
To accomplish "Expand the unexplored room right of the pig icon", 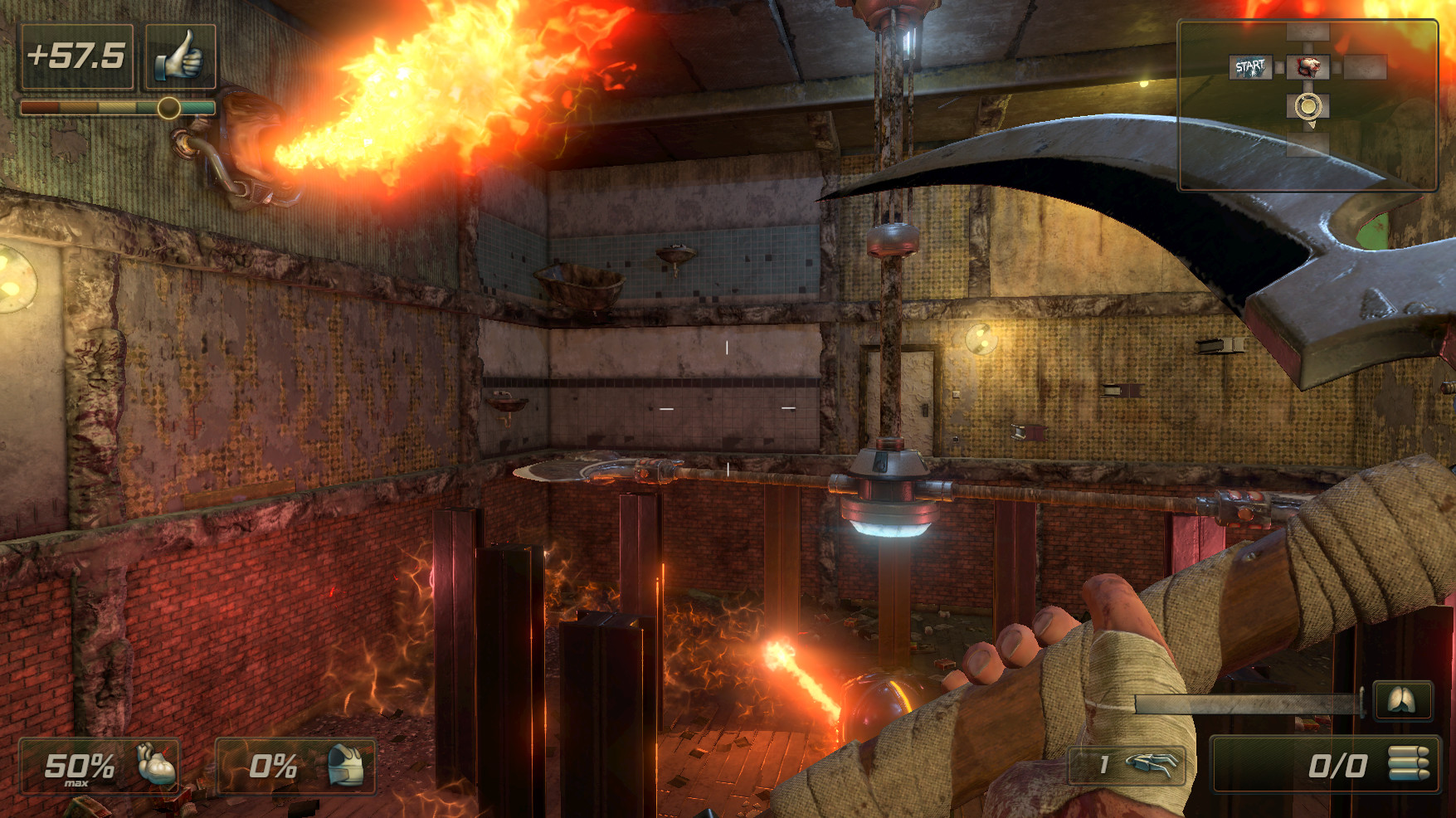I will click(x=1365, y=66).
